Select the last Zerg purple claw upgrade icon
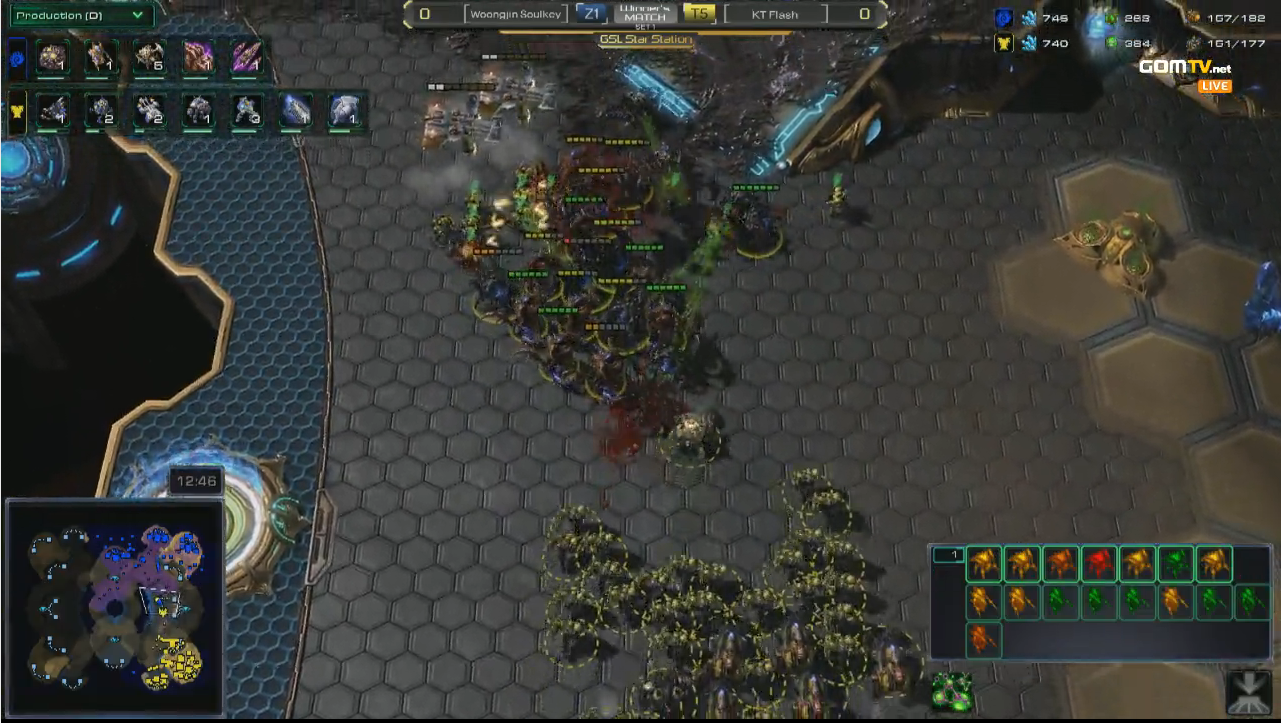The height and width of the screenshot is (723, 1281). coord(246,59)
